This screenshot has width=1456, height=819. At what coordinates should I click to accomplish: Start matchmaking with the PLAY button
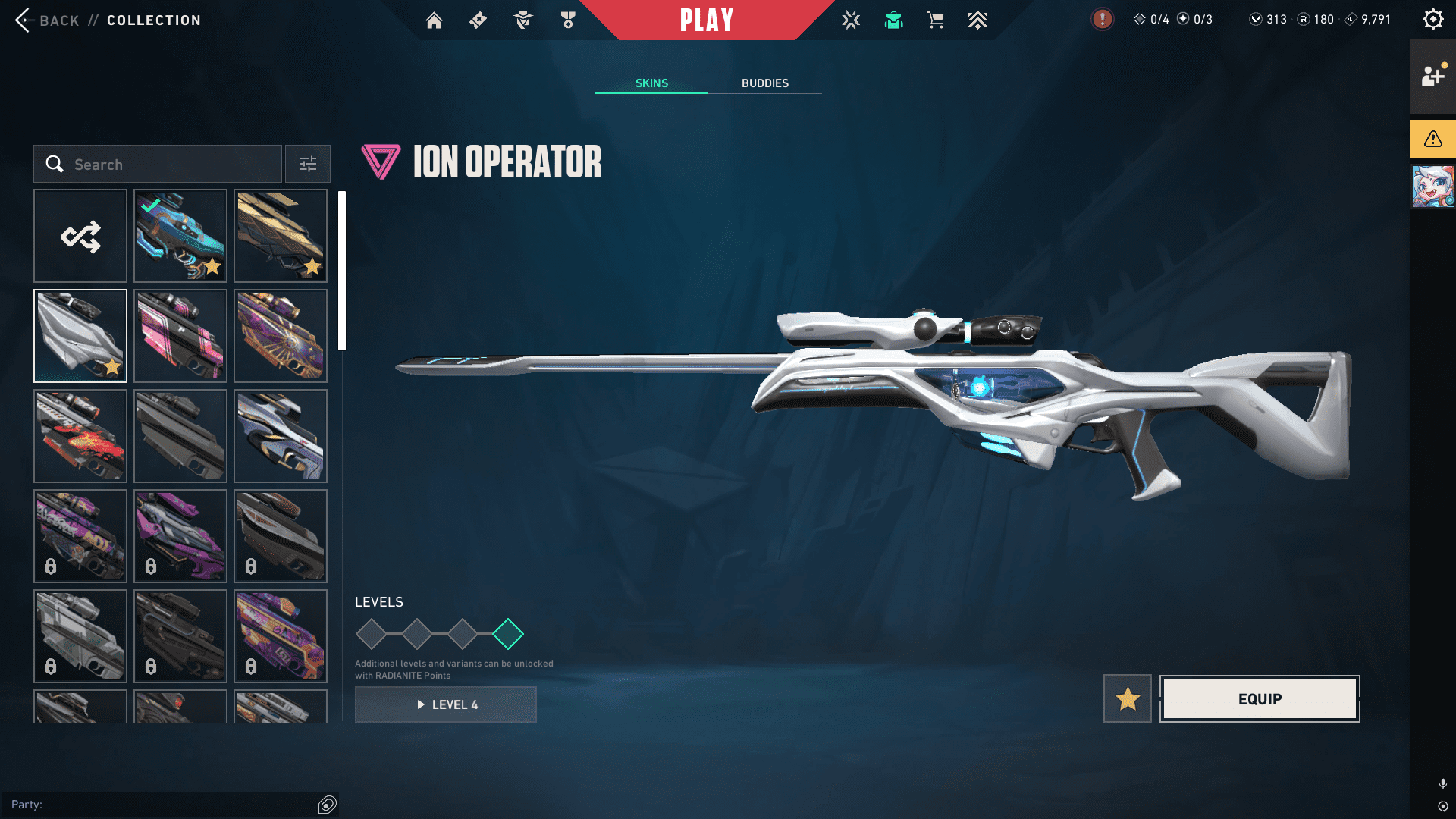pyautogui.click(x=707, y=20)
